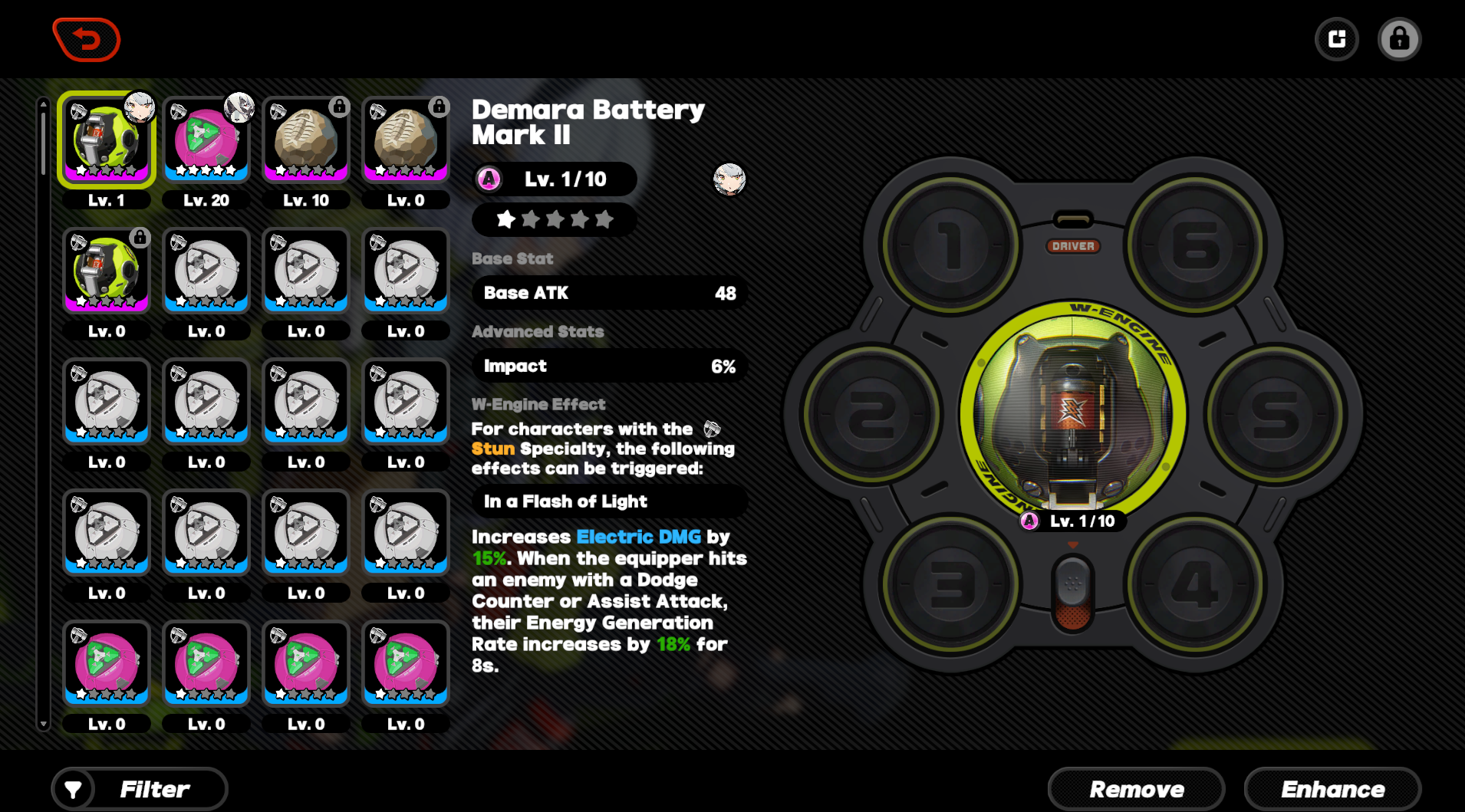Image resolution: width=1465 pixels, height=812 pixels.
Task: Open drive disc slot 1
Action: coord(951,245)
